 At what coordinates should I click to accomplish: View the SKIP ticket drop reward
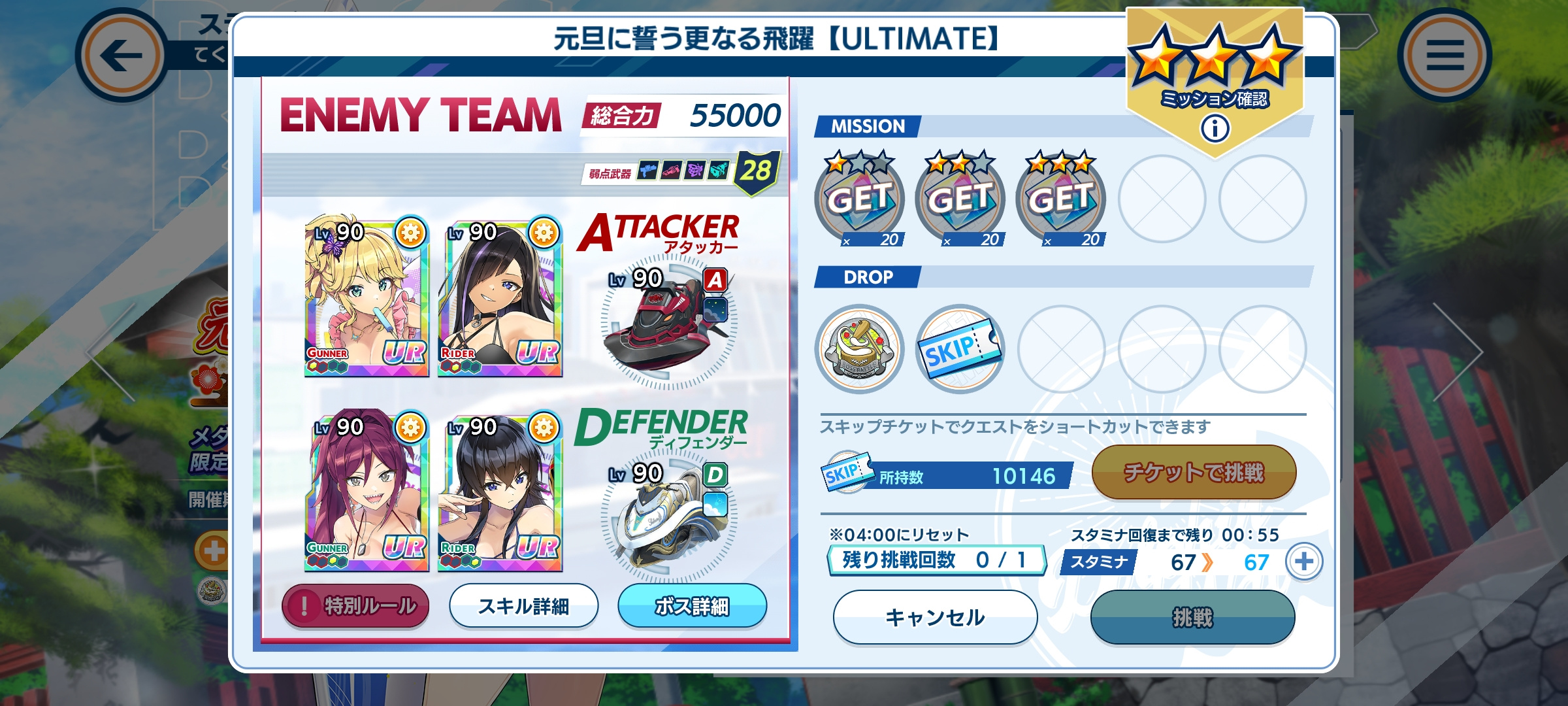point(960,349)
